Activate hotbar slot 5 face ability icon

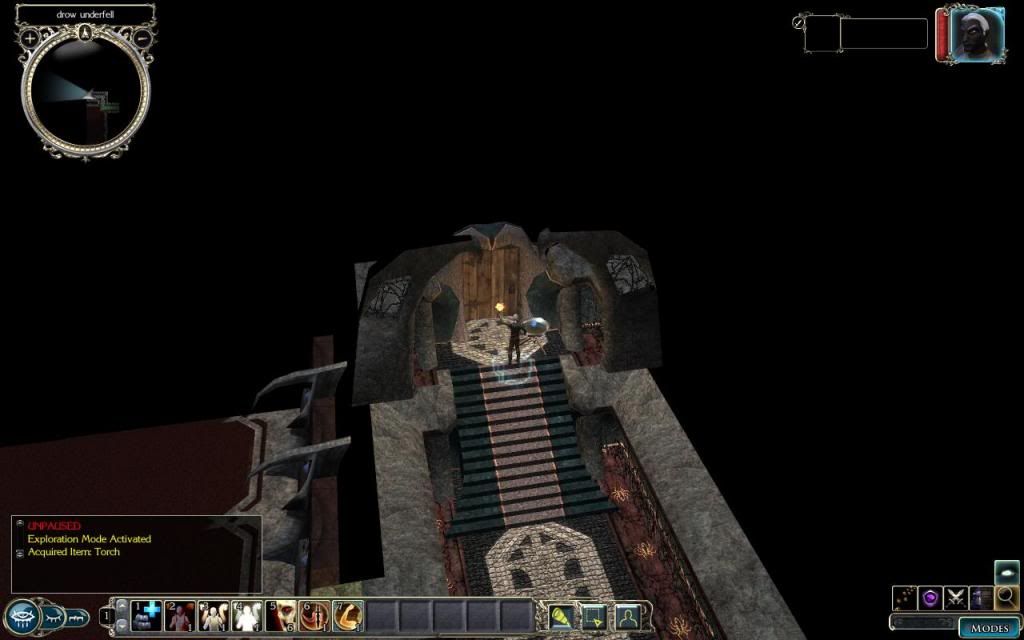pos(281,616)
